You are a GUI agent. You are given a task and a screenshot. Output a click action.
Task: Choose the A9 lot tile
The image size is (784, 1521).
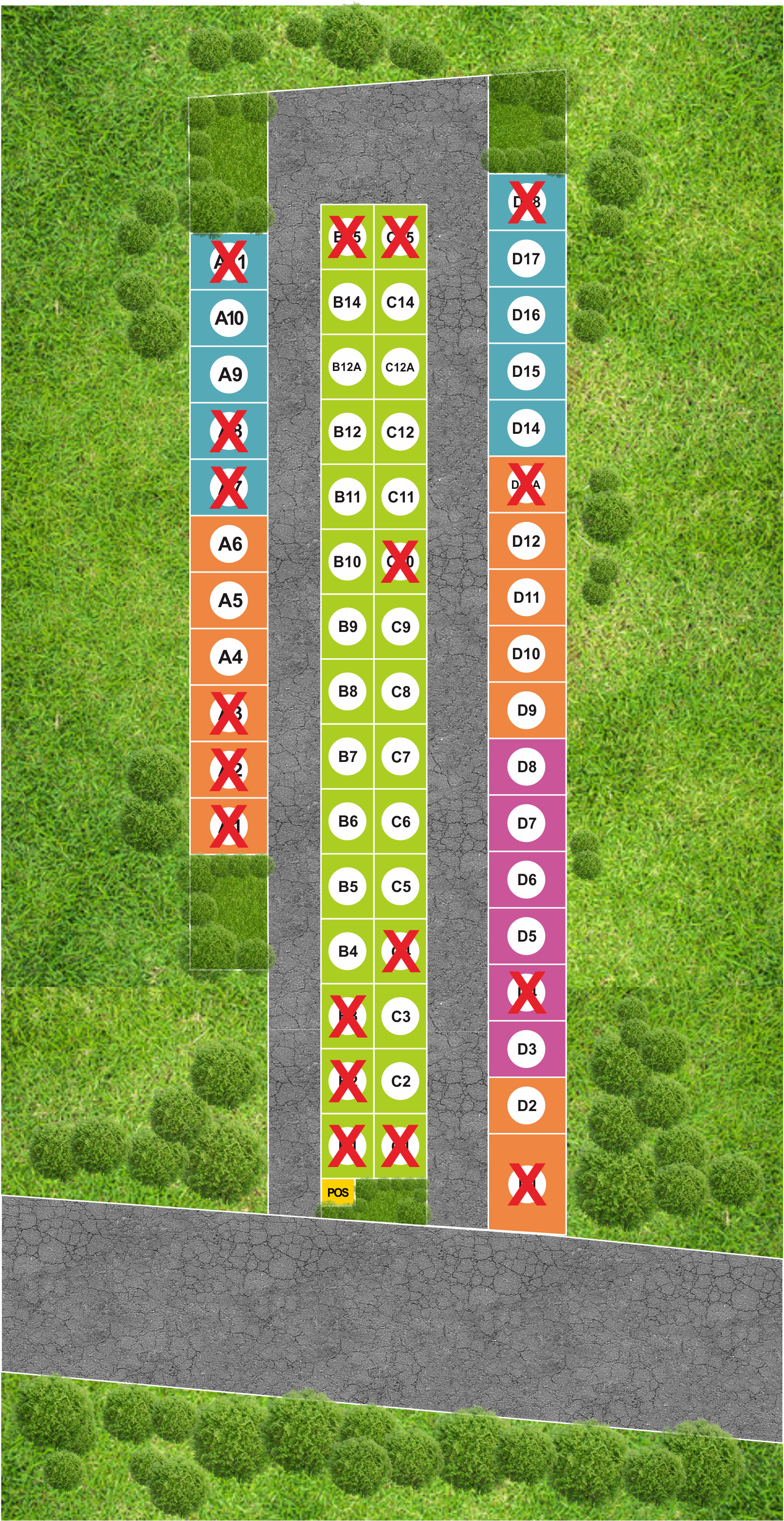click(x=230, y=374)
